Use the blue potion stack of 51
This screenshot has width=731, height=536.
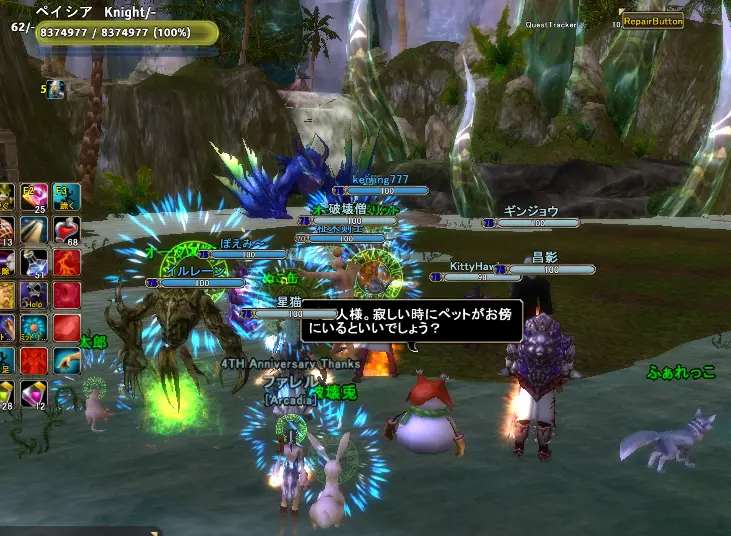click(34, 262)
